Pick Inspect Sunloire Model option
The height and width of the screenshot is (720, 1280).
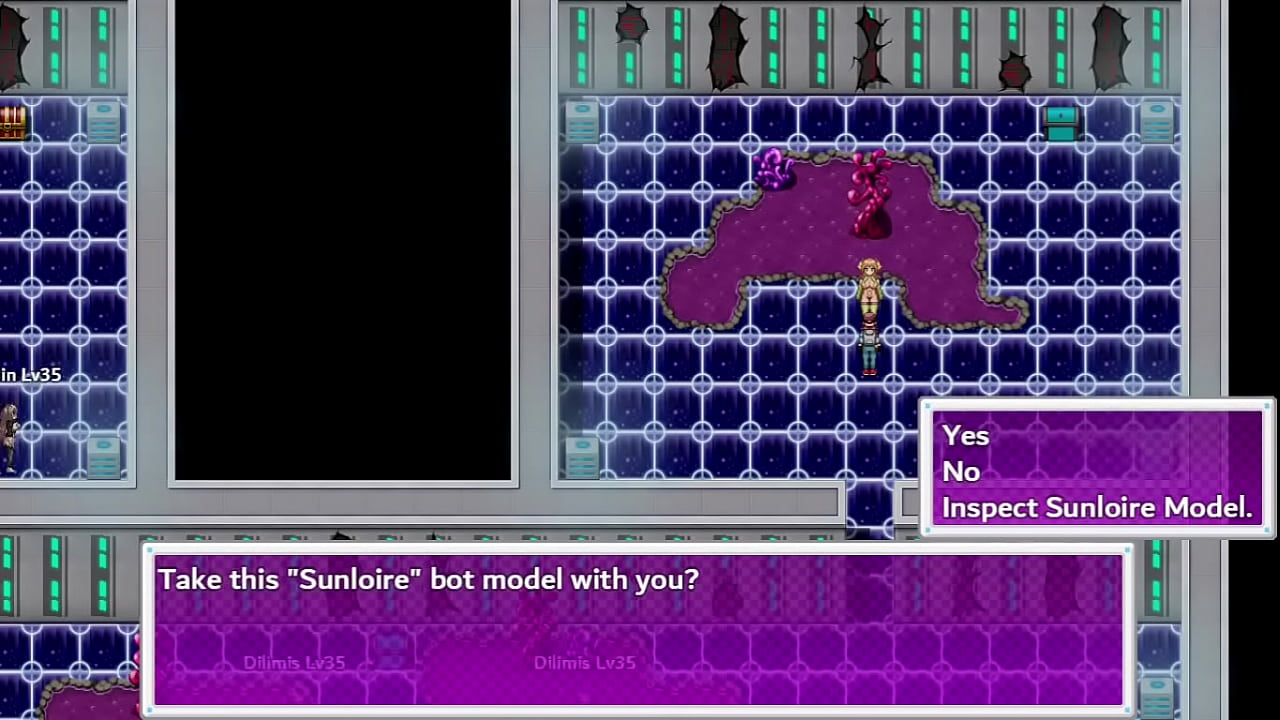point(1096,508)
